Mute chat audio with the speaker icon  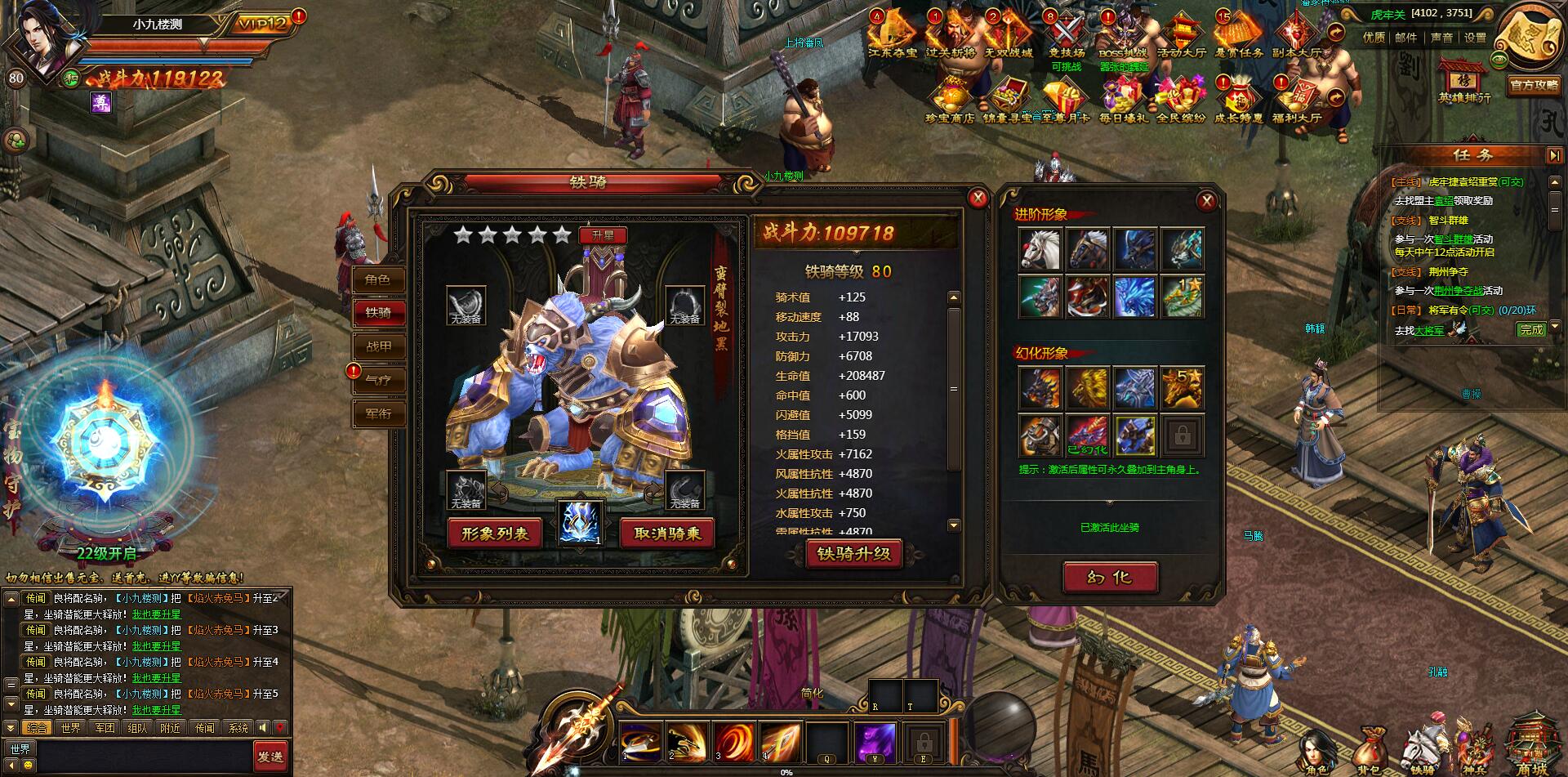click(263, 727)
